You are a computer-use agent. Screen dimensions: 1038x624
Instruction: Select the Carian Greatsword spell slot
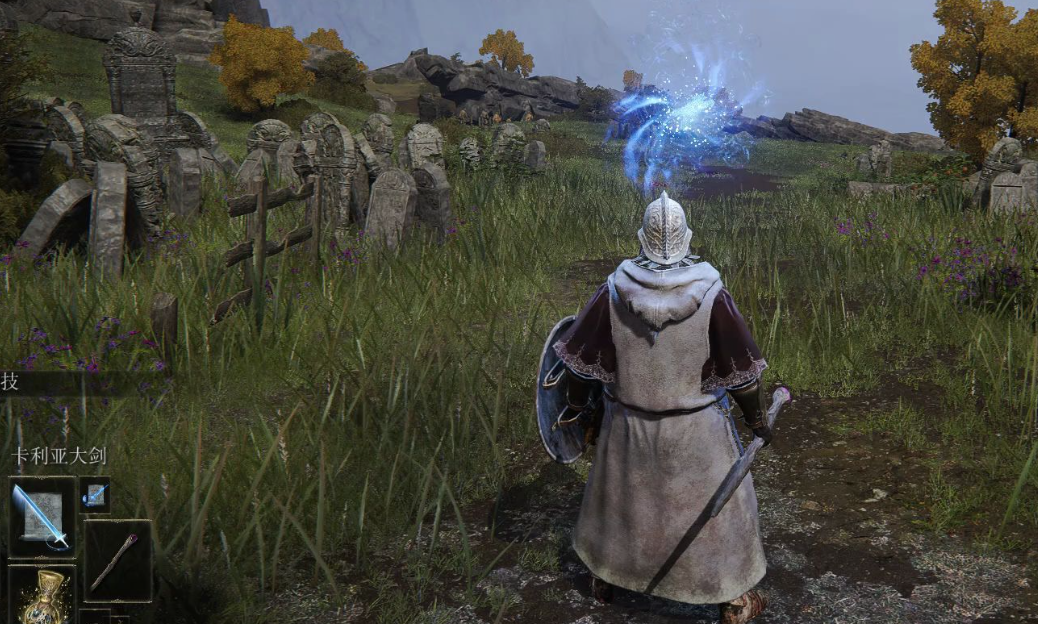point(42,516)
